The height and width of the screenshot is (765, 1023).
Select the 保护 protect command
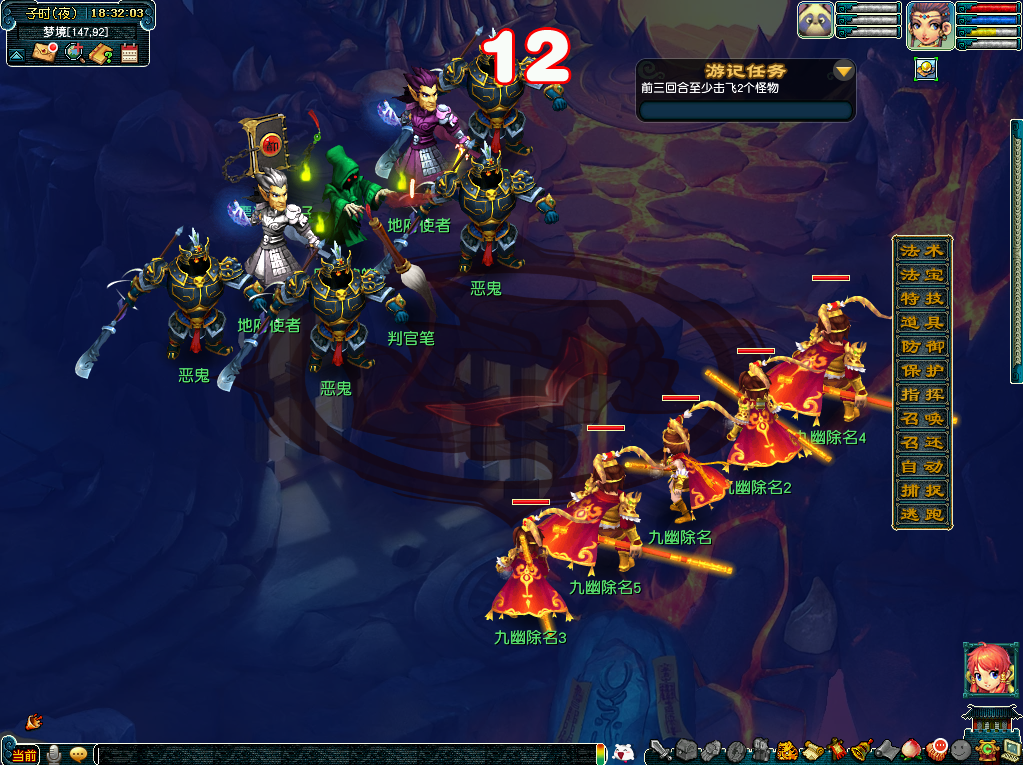click(x=921, y=370)
